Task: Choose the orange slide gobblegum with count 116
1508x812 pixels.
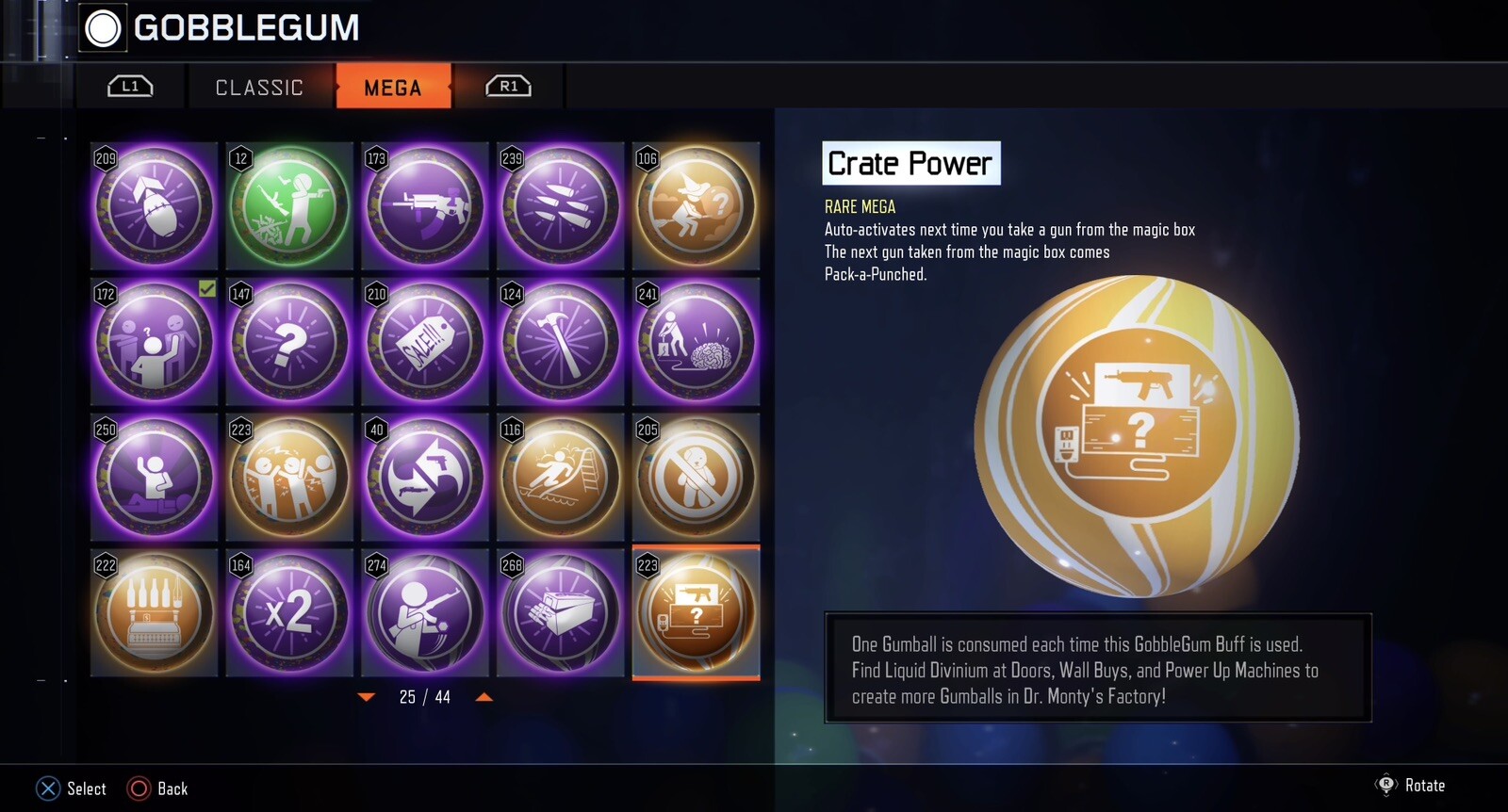Action: coord(561,478)
